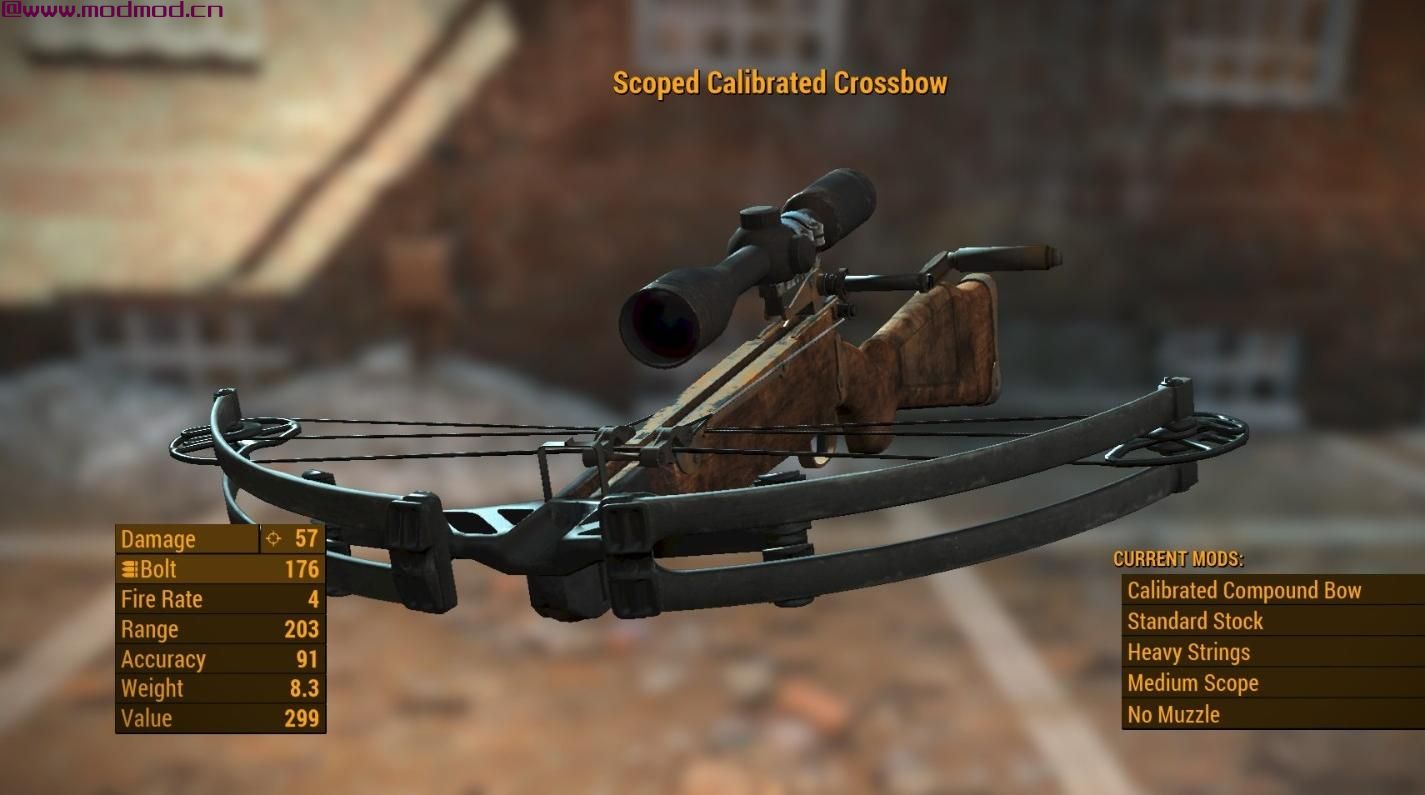
Task: Select the Medium Scope mod
Action: (1192, 684)
